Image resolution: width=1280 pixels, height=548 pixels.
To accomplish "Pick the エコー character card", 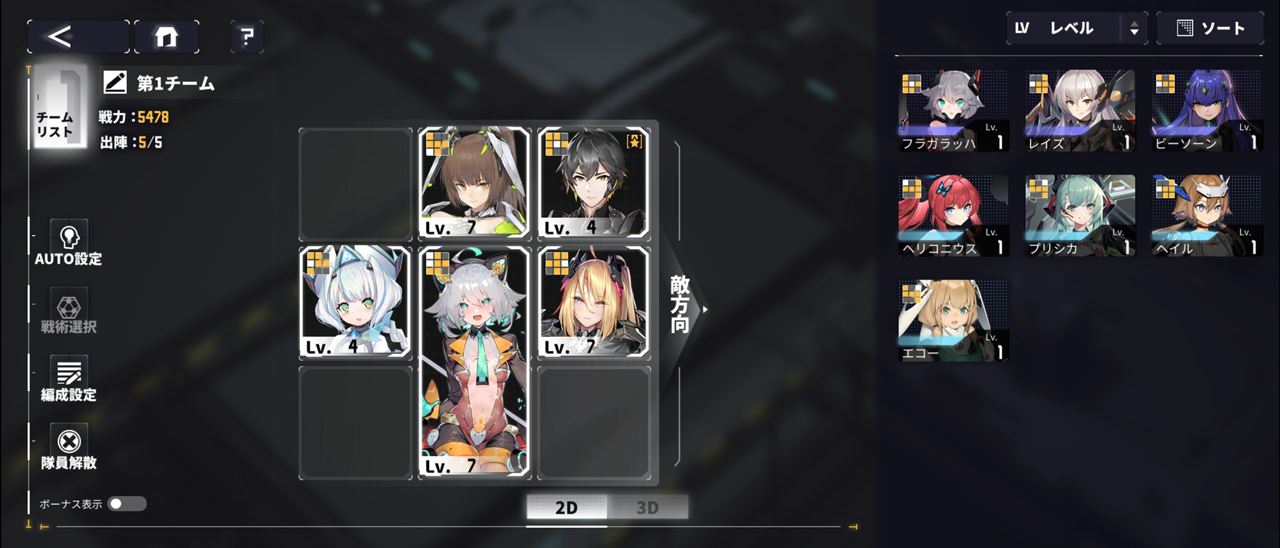I will click(952, 320).
